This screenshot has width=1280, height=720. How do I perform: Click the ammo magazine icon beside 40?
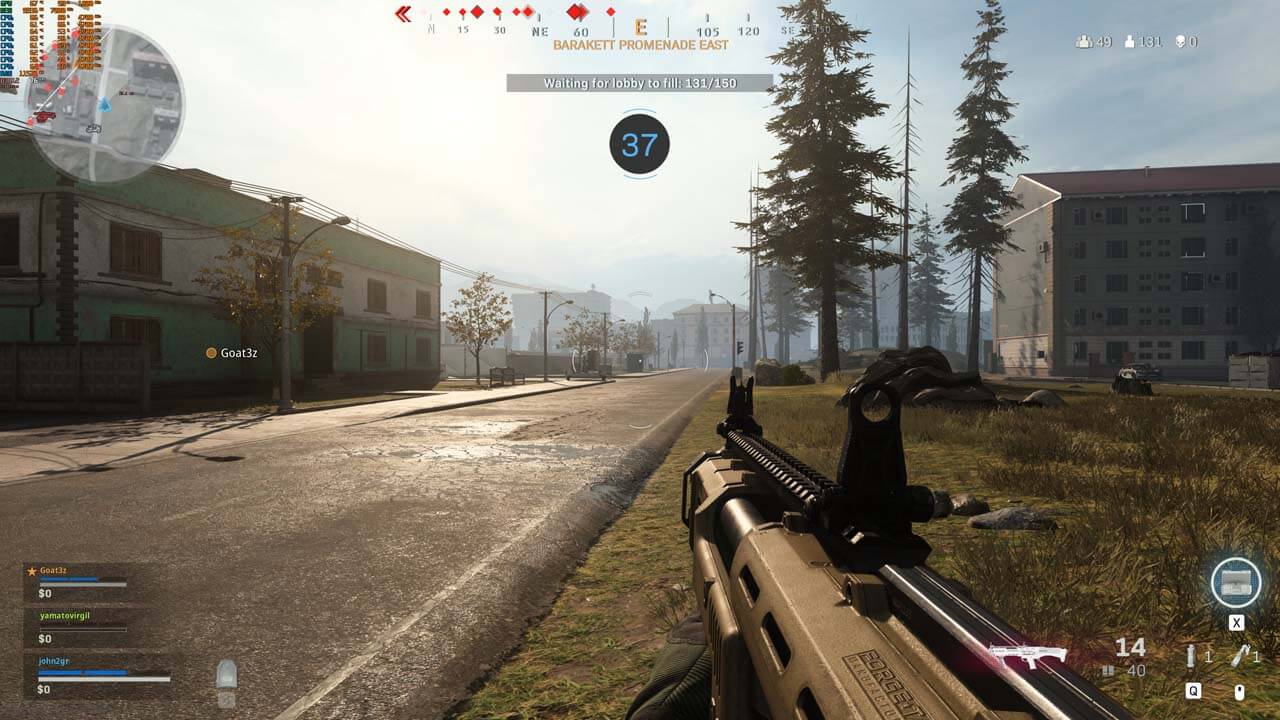1108,669
